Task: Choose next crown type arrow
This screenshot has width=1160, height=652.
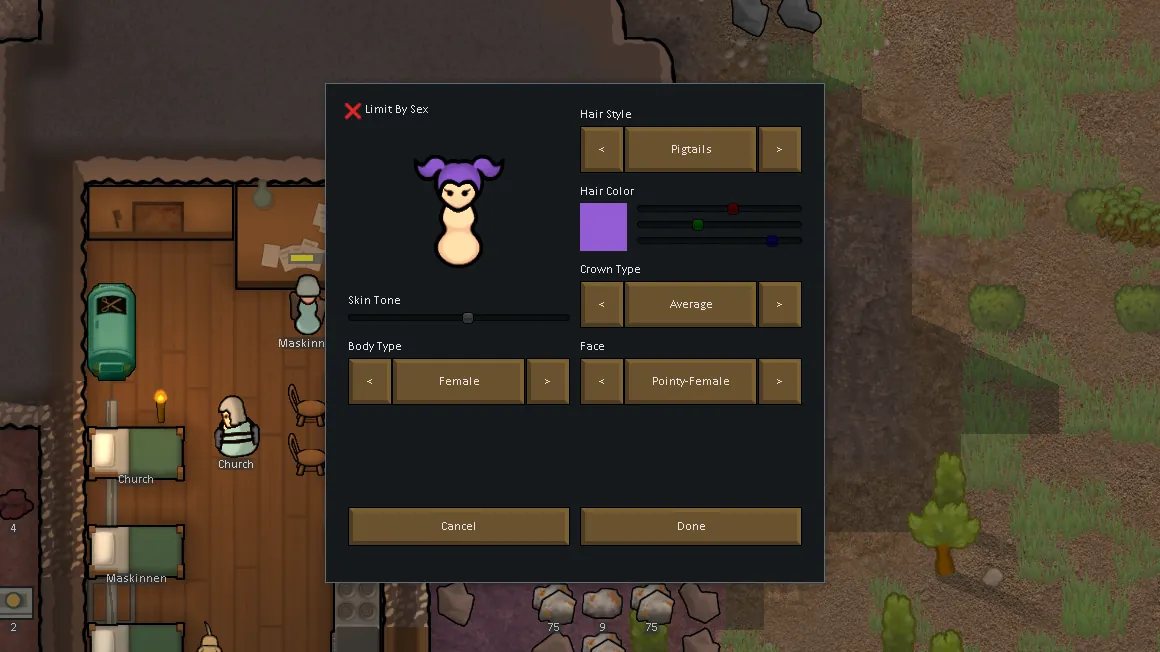Action: [780, 305]
